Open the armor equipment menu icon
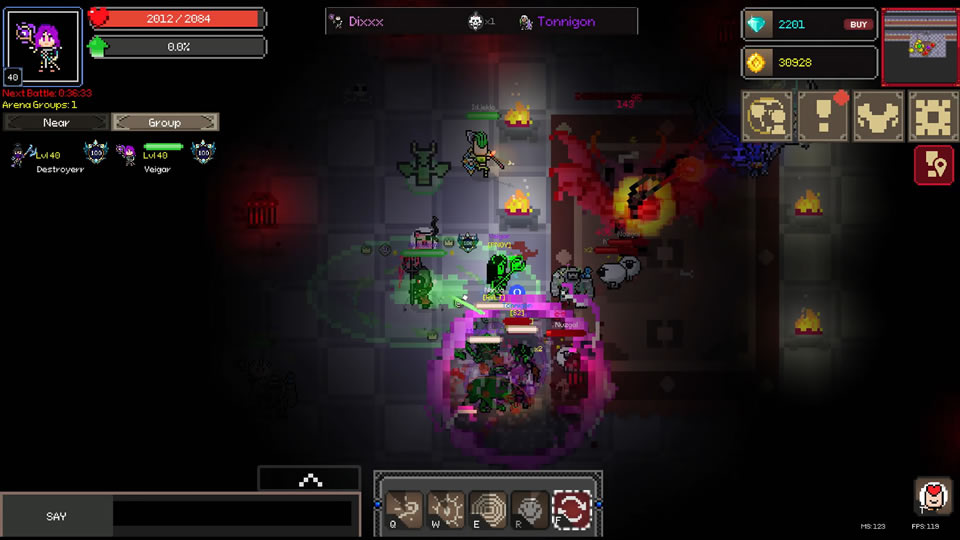 (x=878, y=116)
